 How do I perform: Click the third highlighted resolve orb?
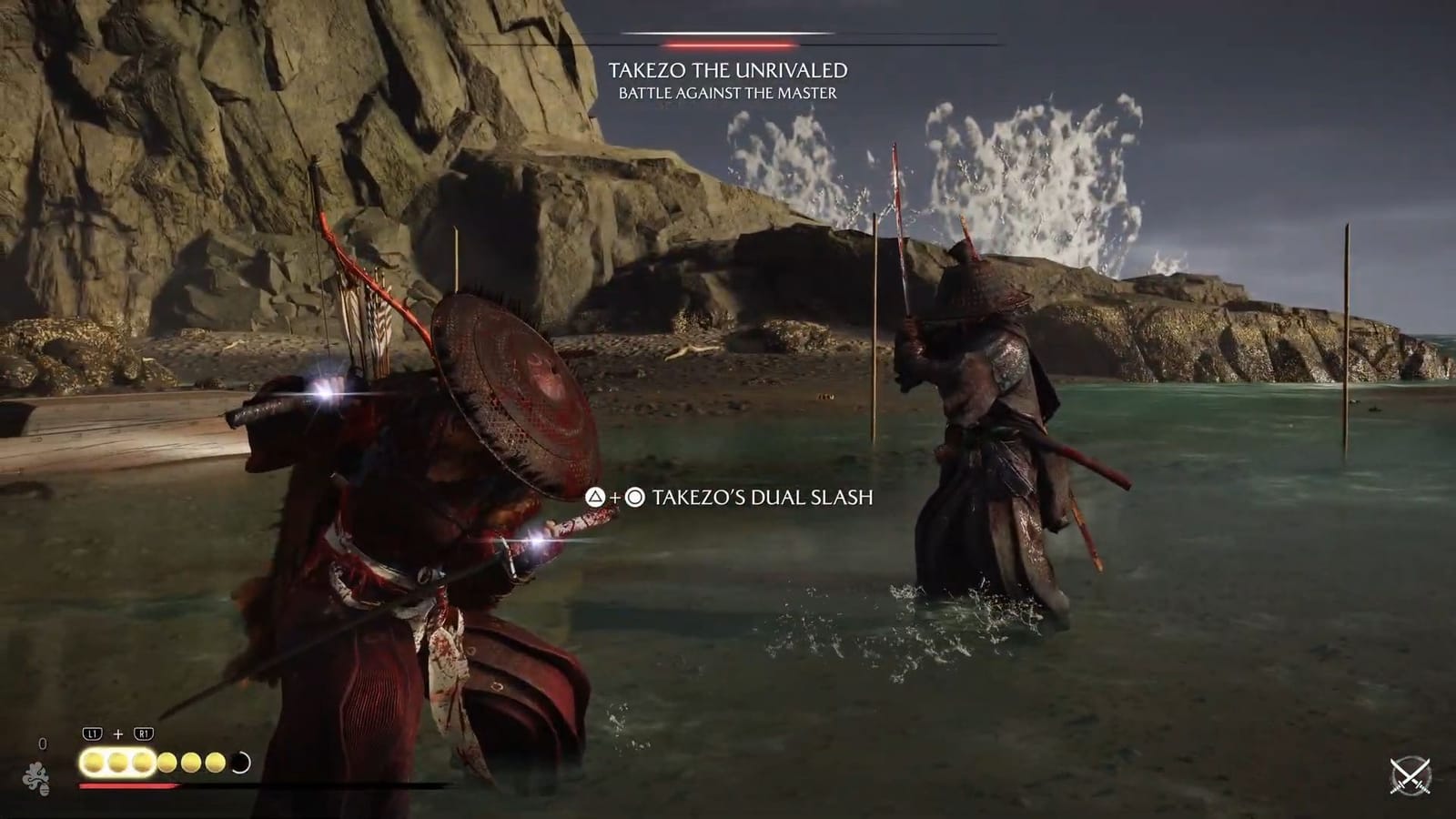144,762
